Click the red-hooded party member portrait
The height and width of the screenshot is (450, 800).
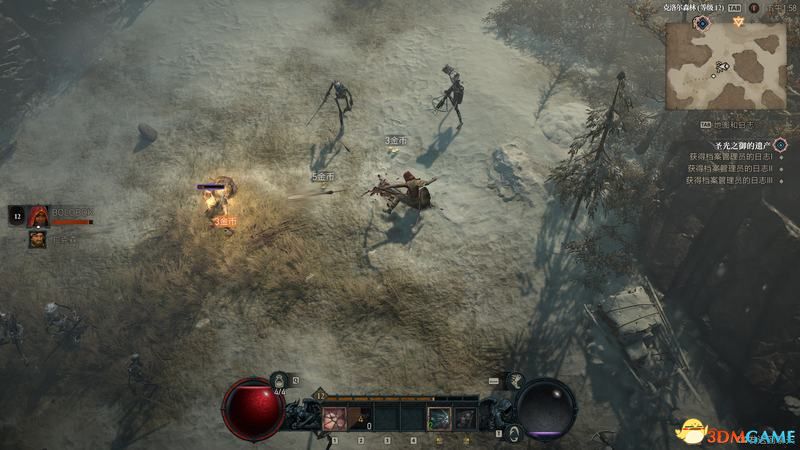click(x=39, y=214)
